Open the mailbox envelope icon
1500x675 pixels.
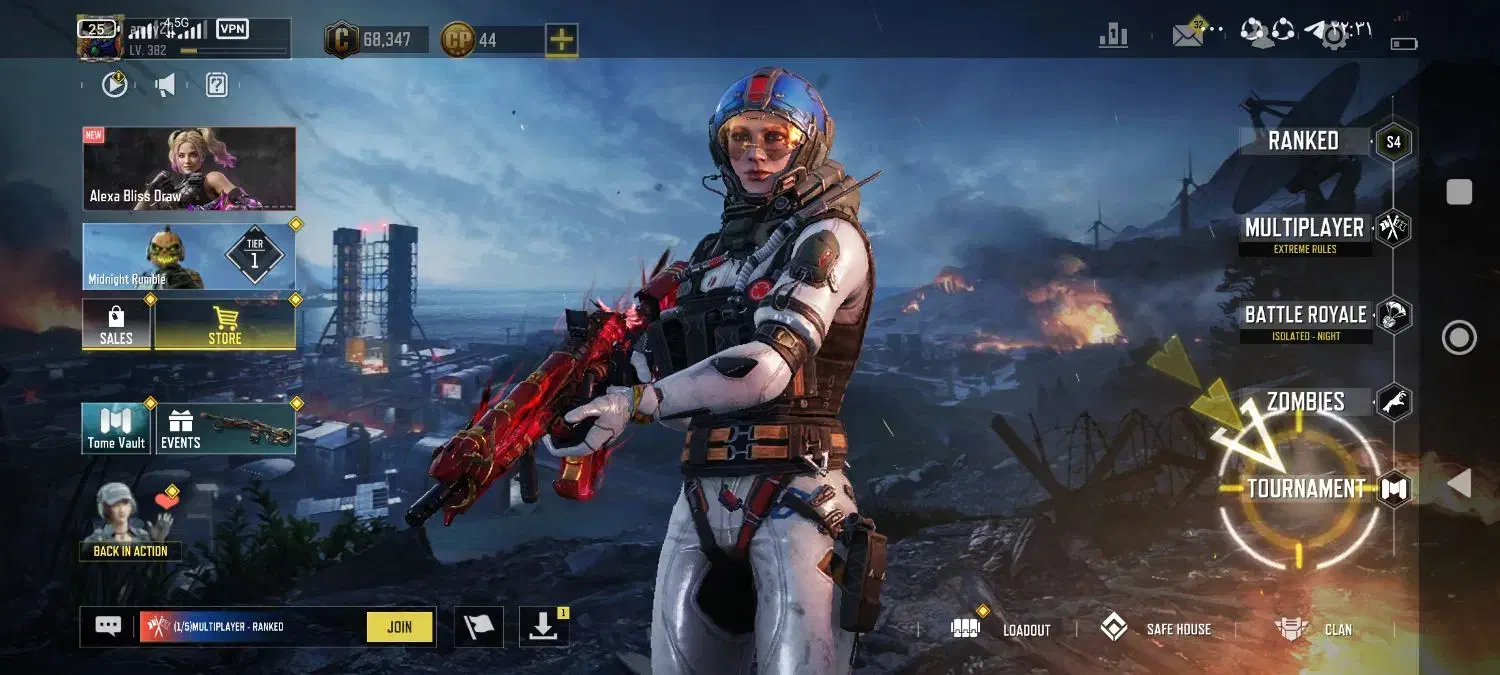(x=1187, y=36)
